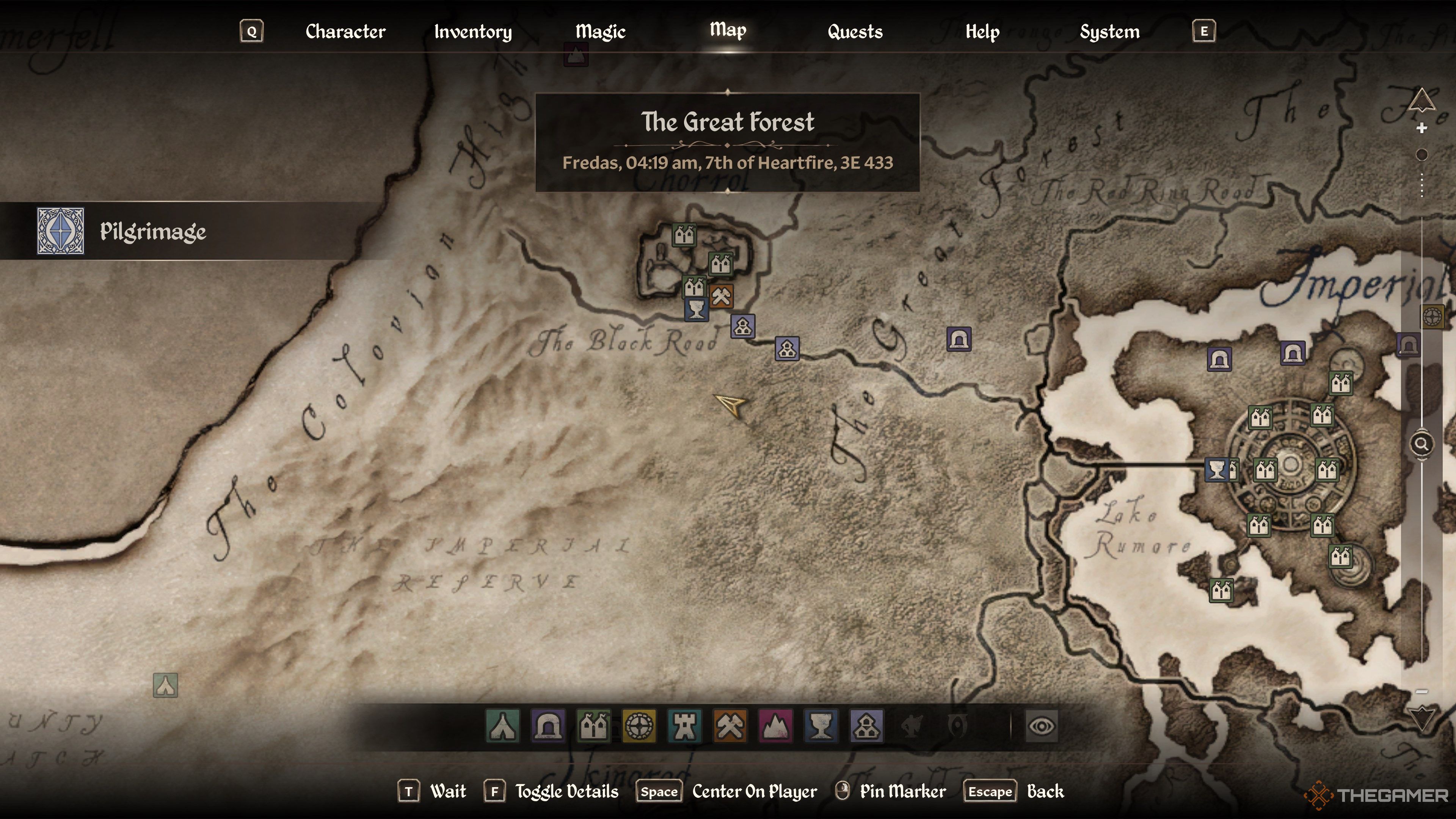Toggle the teal fort tower filter
The height and width of the screenshot is (819, 1456).
point(684,726)
